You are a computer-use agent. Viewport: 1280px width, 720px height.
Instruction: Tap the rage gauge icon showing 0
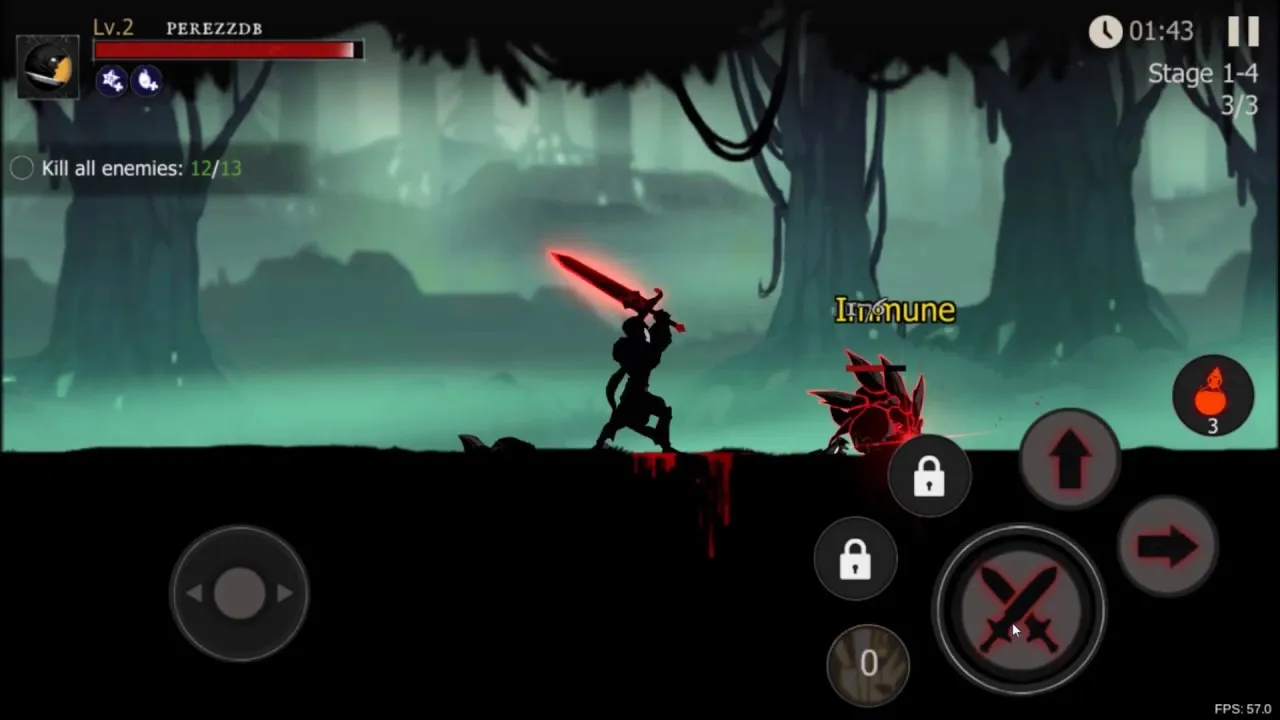868,663
